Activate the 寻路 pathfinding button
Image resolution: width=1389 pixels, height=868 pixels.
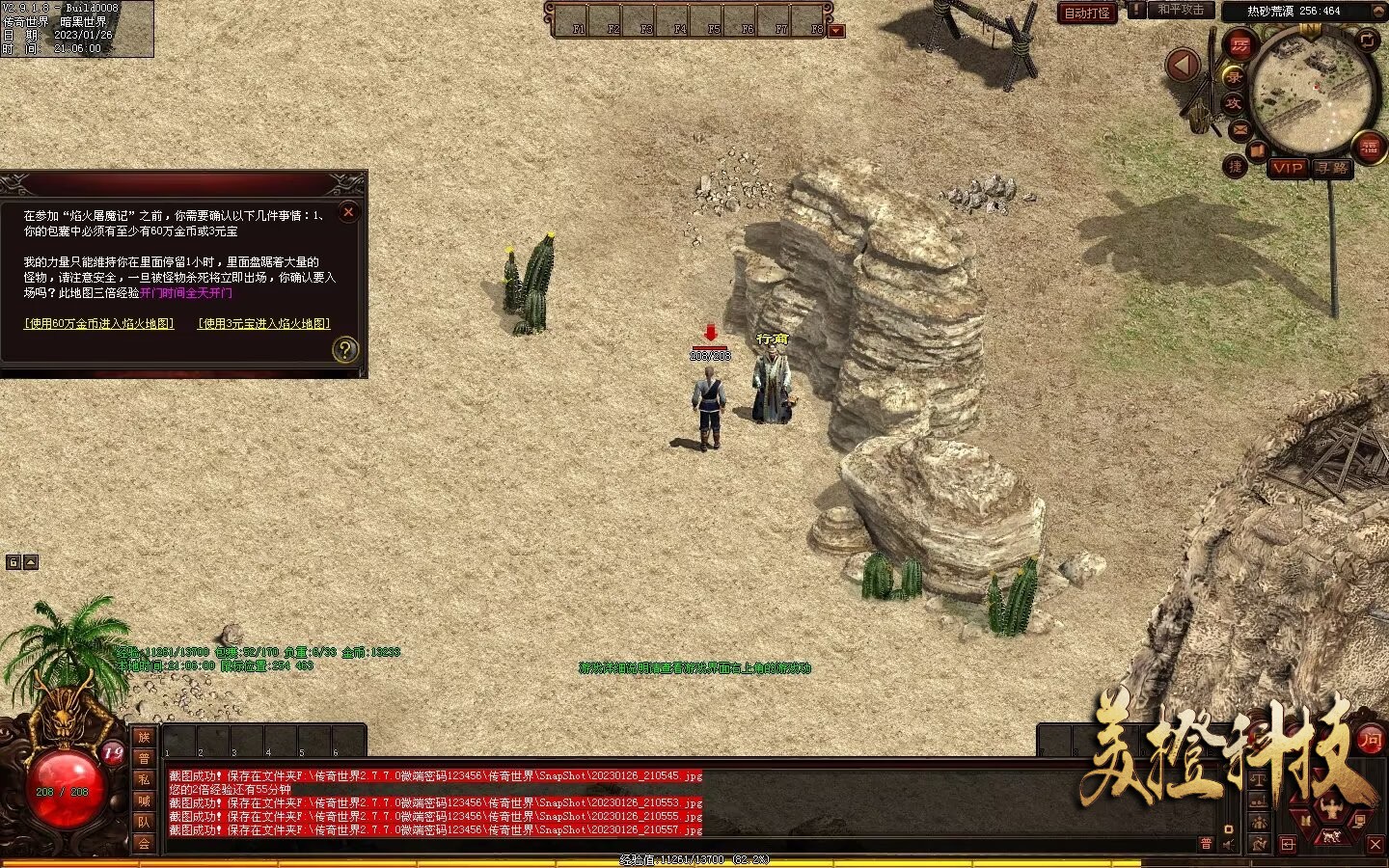pyautogui.click(x=1332, y=168)
